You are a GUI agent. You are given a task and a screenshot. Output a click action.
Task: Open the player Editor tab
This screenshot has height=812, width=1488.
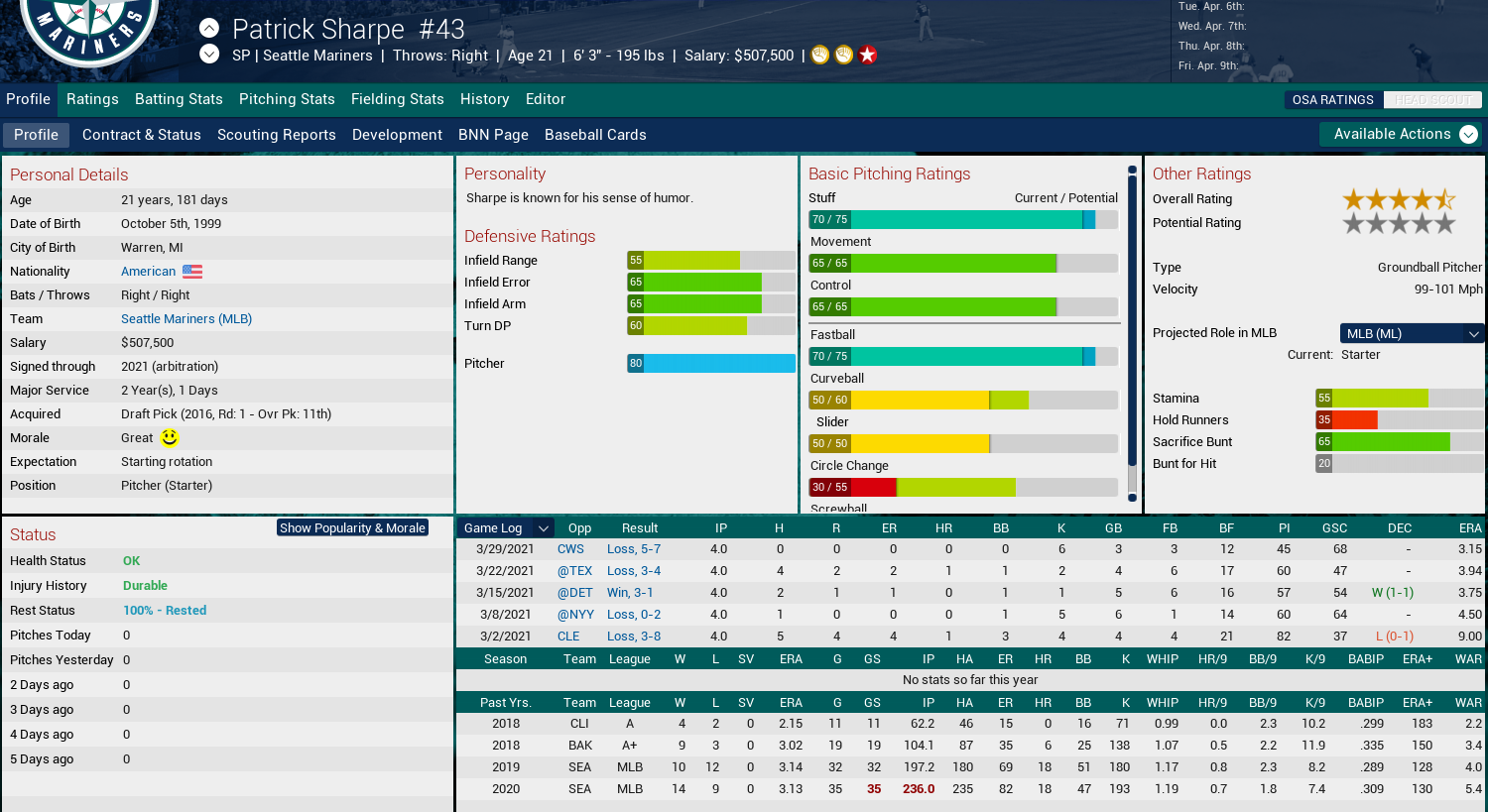(546, 99)
